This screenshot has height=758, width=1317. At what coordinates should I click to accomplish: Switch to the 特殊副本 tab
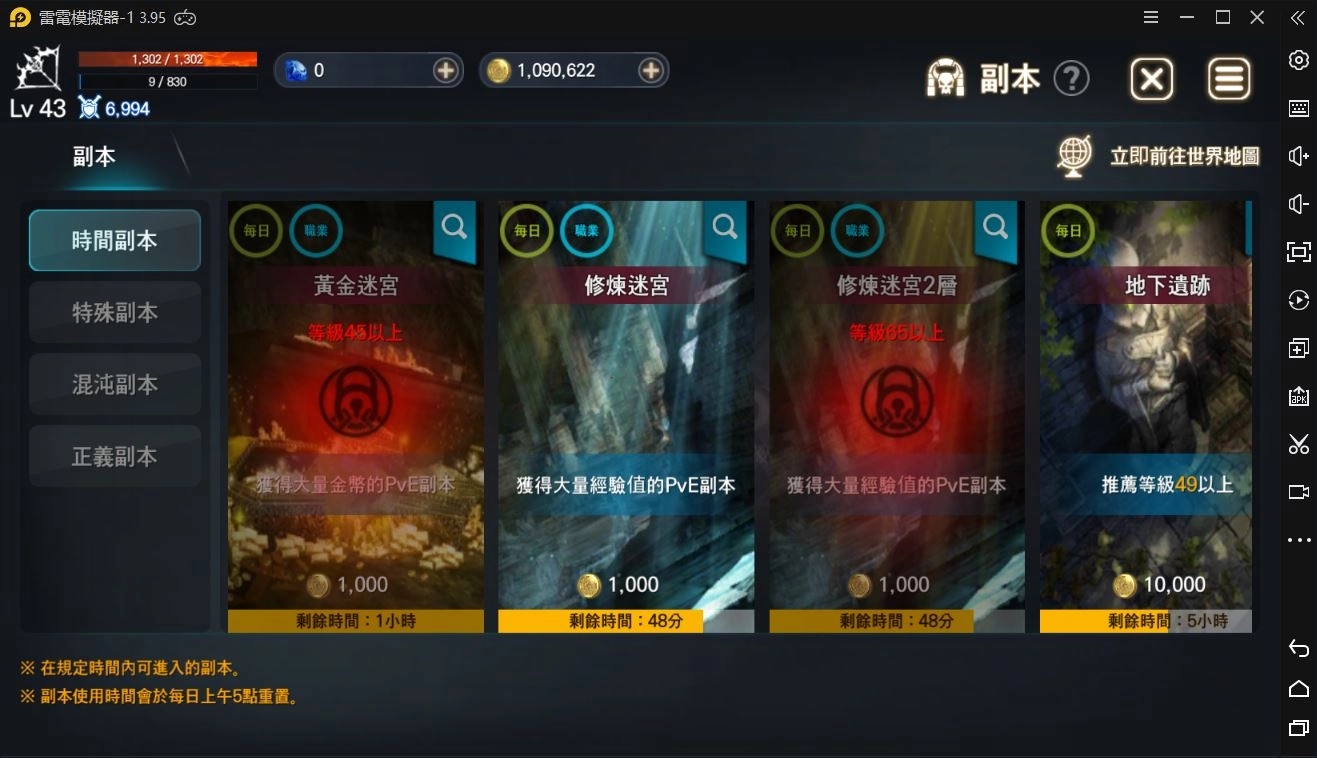[x=114, y=312]
